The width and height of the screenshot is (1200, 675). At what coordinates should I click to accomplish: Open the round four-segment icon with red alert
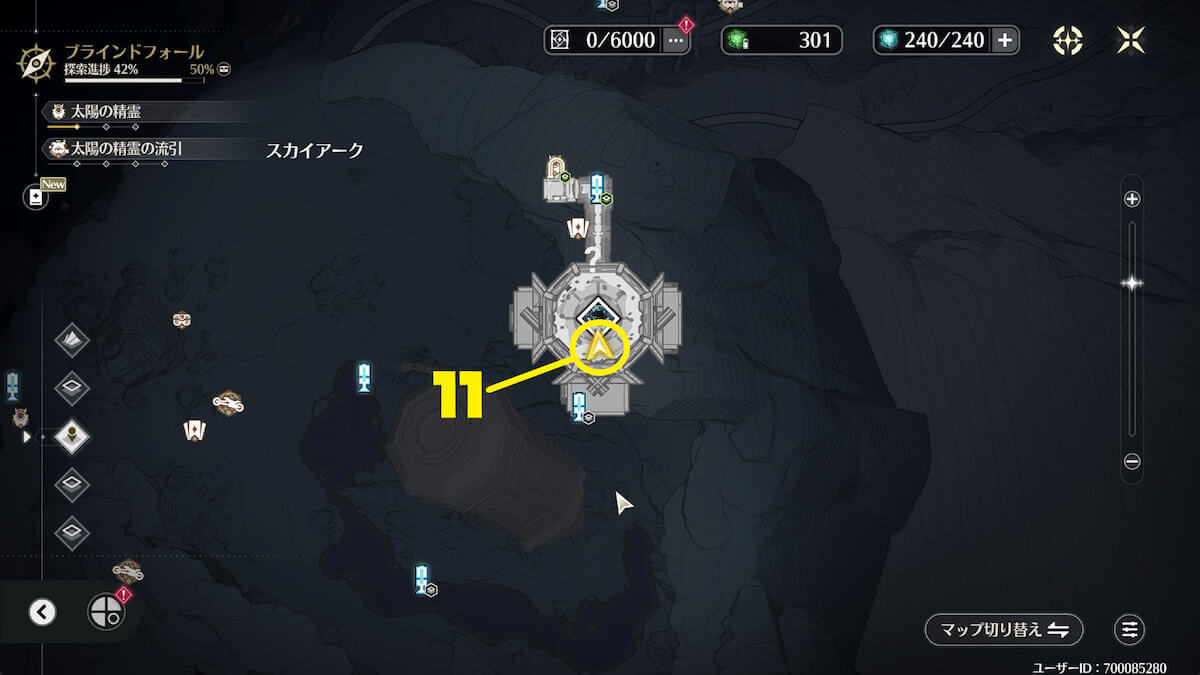click(x=106, y=611)
